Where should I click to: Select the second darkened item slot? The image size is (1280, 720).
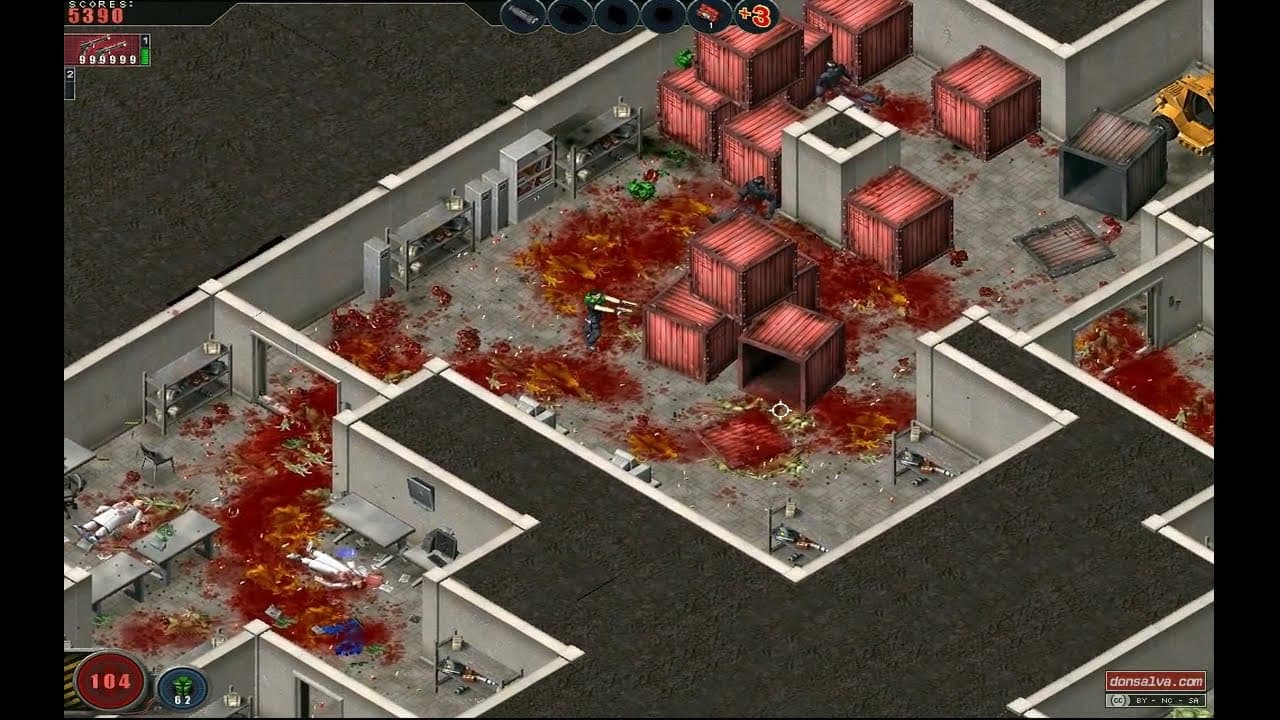tap(614, 16)
